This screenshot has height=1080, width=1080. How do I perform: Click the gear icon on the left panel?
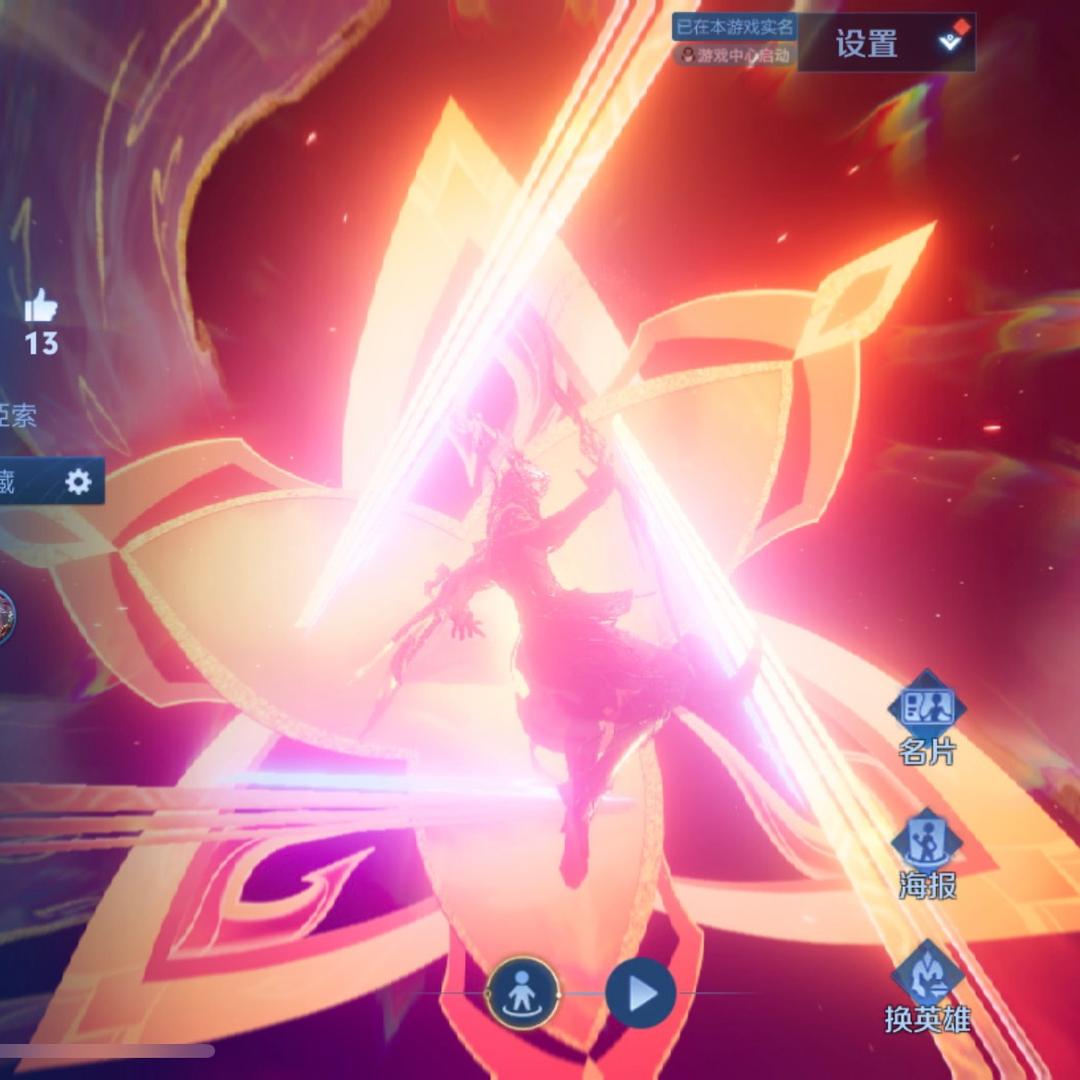coord(78,482)
